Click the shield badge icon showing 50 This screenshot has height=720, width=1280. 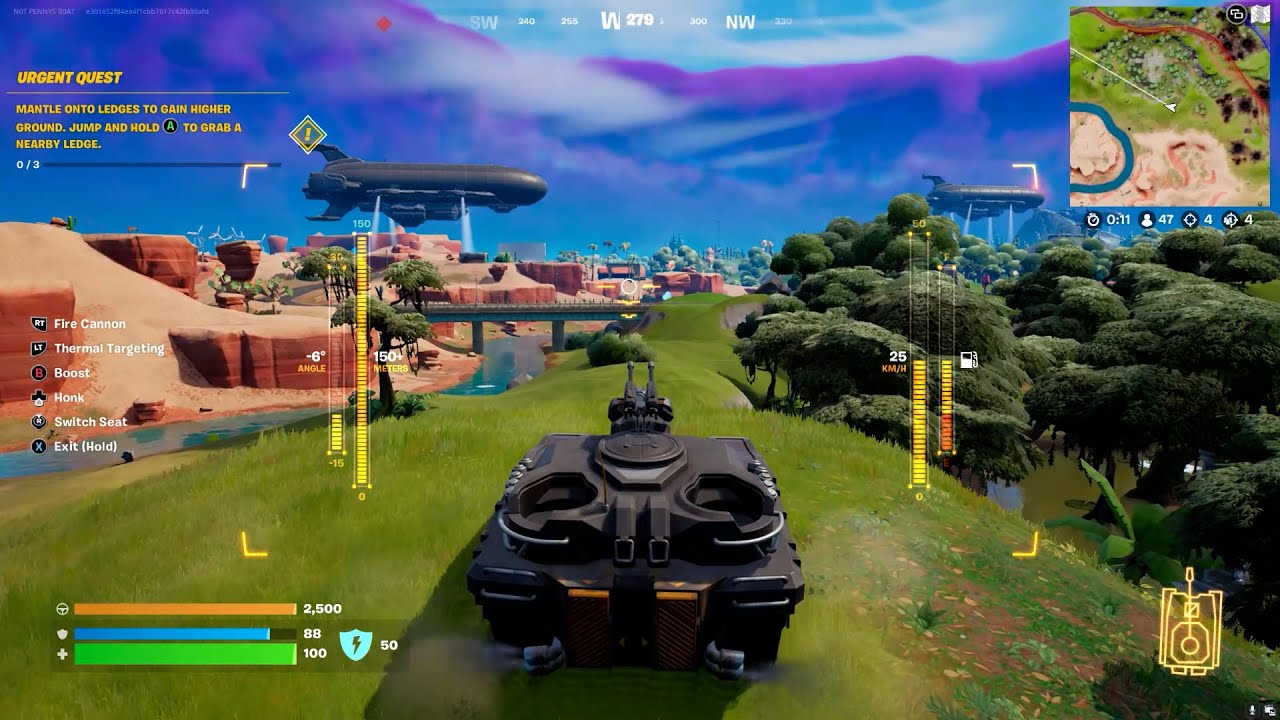coord(356,645)
